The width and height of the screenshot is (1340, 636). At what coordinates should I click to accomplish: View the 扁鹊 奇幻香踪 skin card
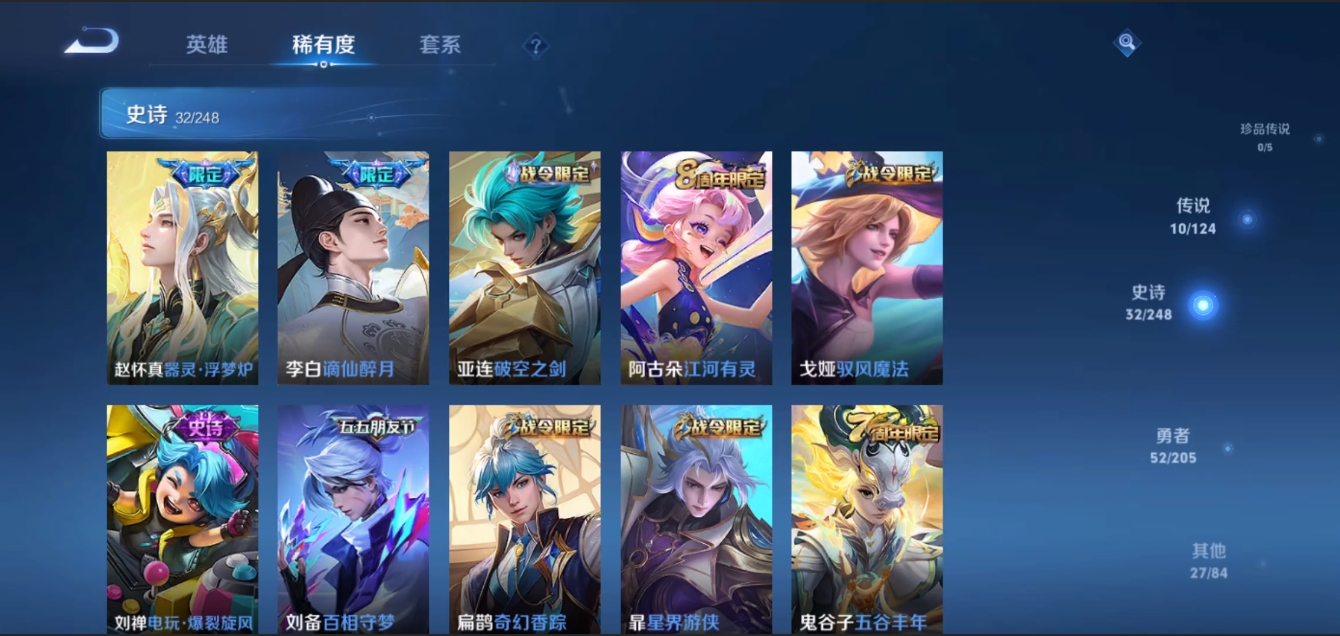click(525, 519)
